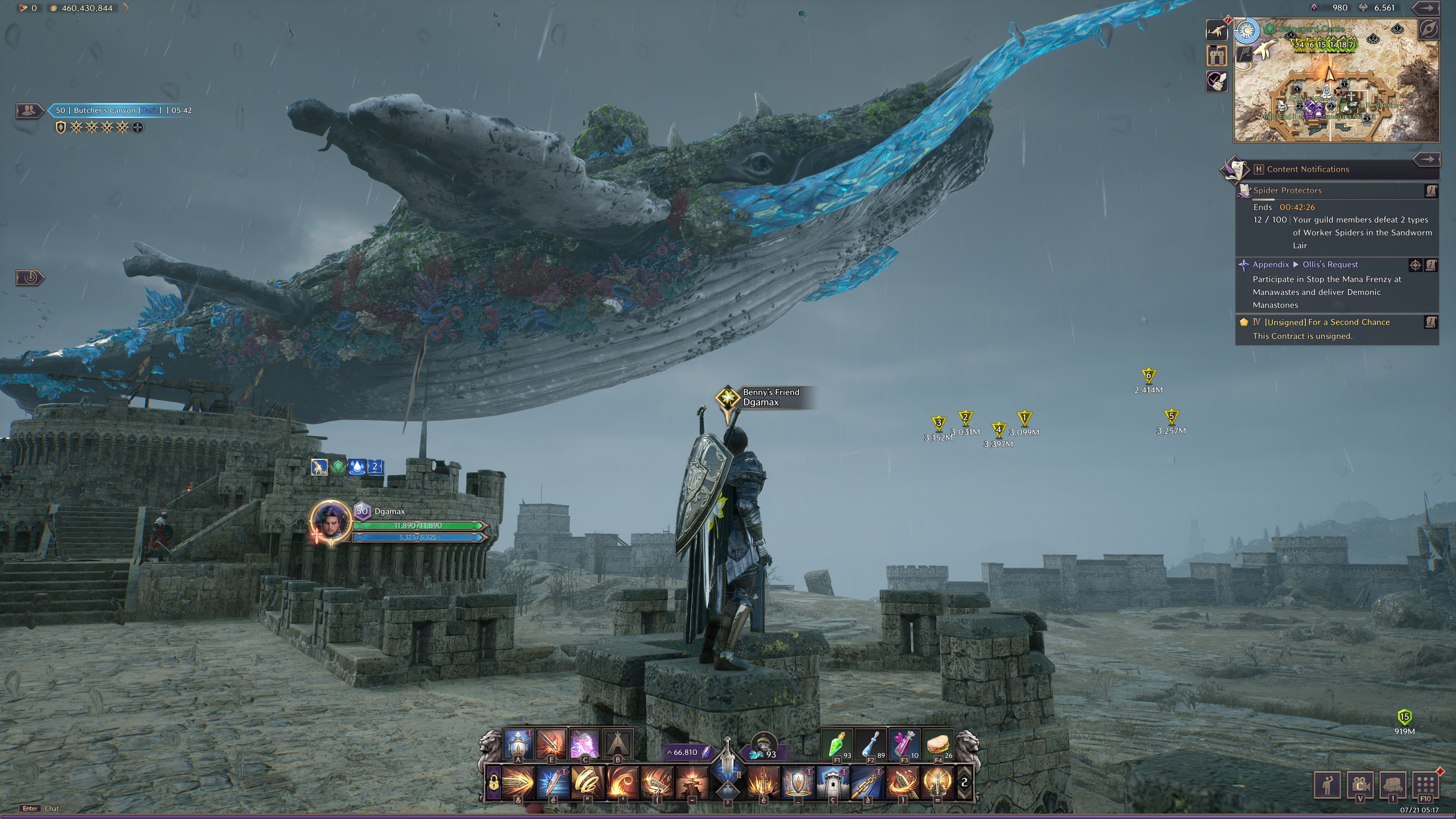Click the Chat input box
The height and width of the screenshot is (819, 1456).
(x=52, y=809)
